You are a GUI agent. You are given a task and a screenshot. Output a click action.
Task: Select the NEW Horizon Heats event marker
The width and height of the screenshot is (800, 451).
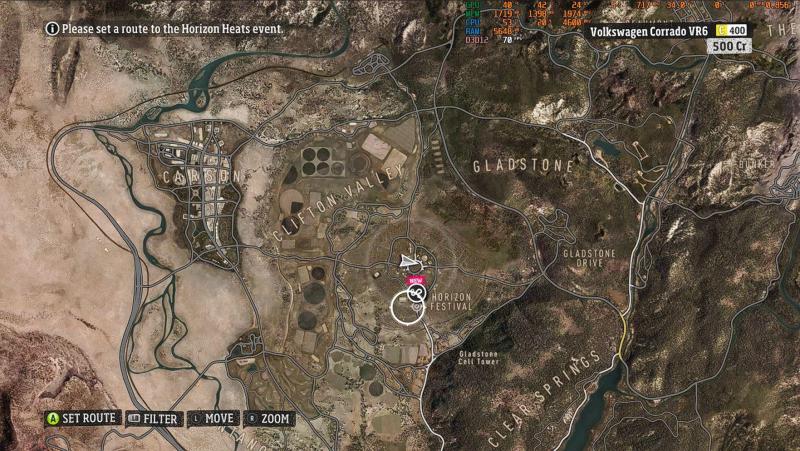click(416, 293)
